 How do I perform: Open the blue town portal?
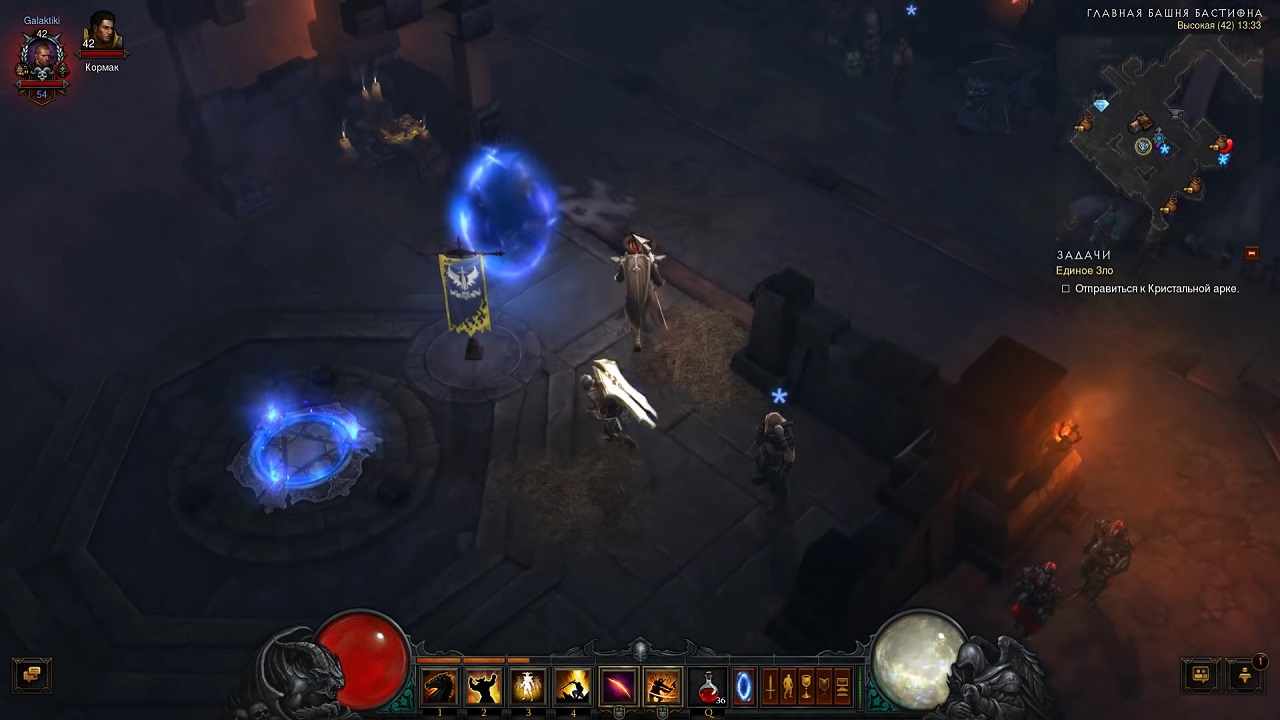coord(743,687)
